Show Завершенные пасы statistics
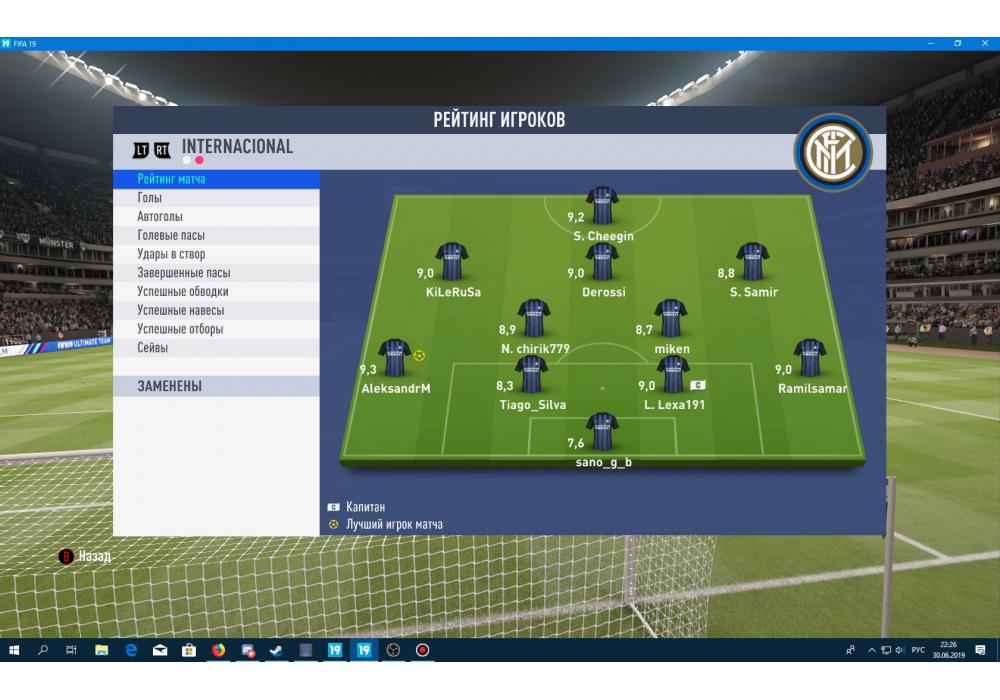 click(x=216, y=273)
